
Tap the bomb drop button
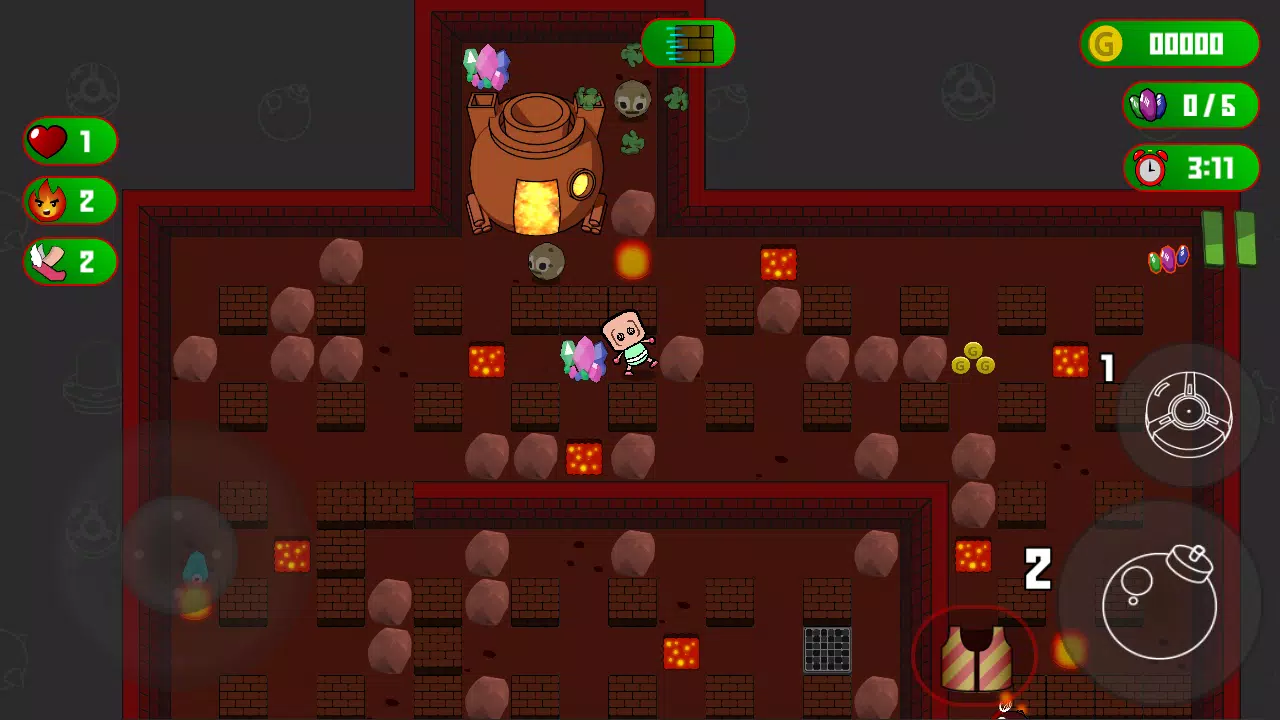coord(1159,601)
